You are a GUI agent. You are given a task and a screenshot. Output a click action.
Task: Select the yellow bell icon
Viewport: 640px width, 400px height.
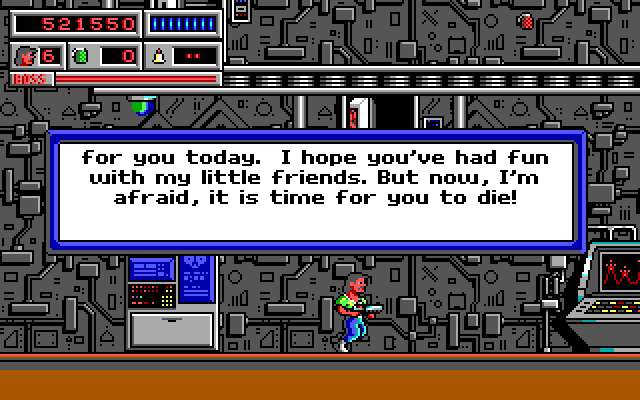tap(159, 56)
